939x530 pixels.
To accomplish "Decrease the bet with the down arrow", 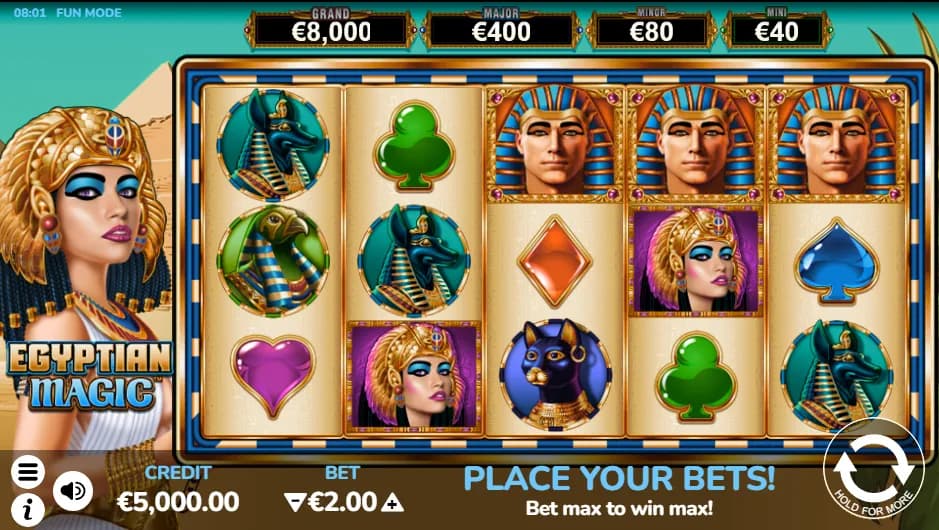I will [x=294, y=502].
